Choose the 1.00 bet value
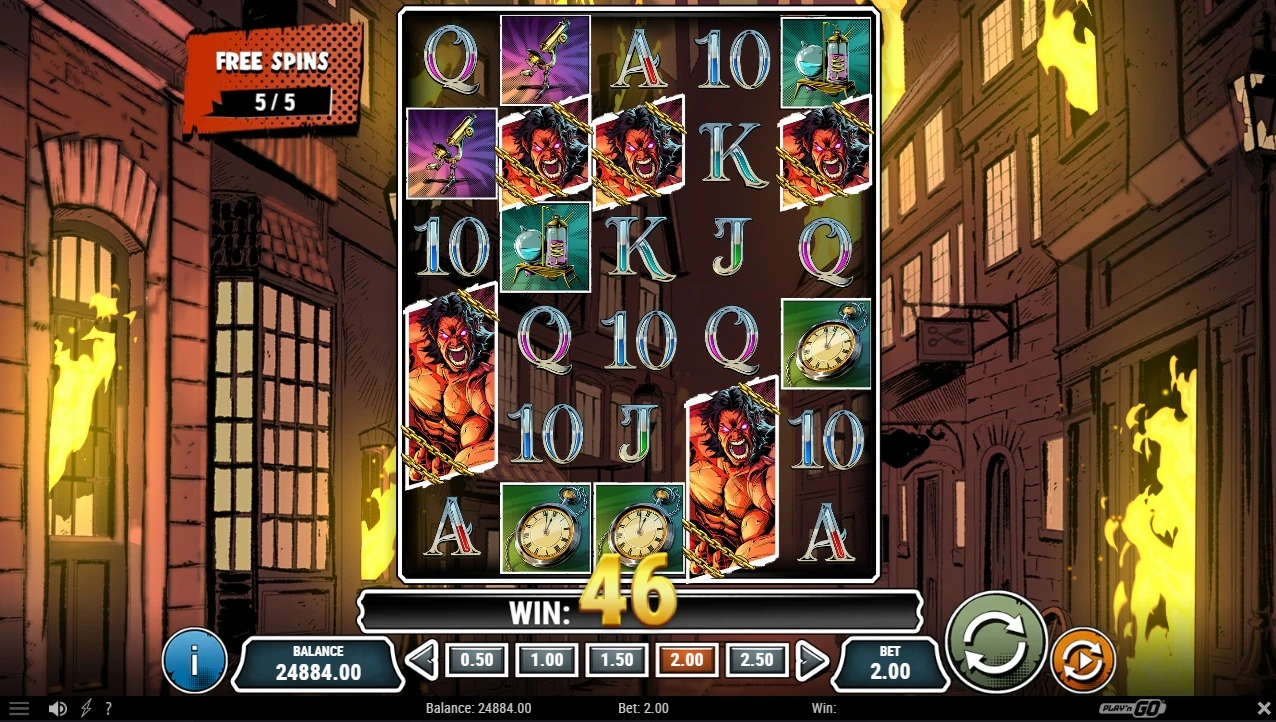This screenshot has width=1276, height=722. coord(546,660)
